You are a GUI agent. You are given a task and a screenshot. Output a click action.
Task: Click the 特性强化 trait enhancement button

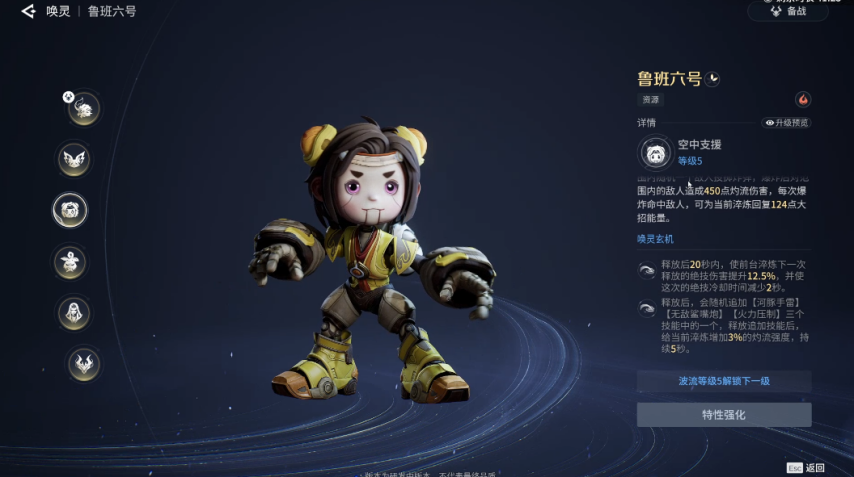click(x=724, y=415)
